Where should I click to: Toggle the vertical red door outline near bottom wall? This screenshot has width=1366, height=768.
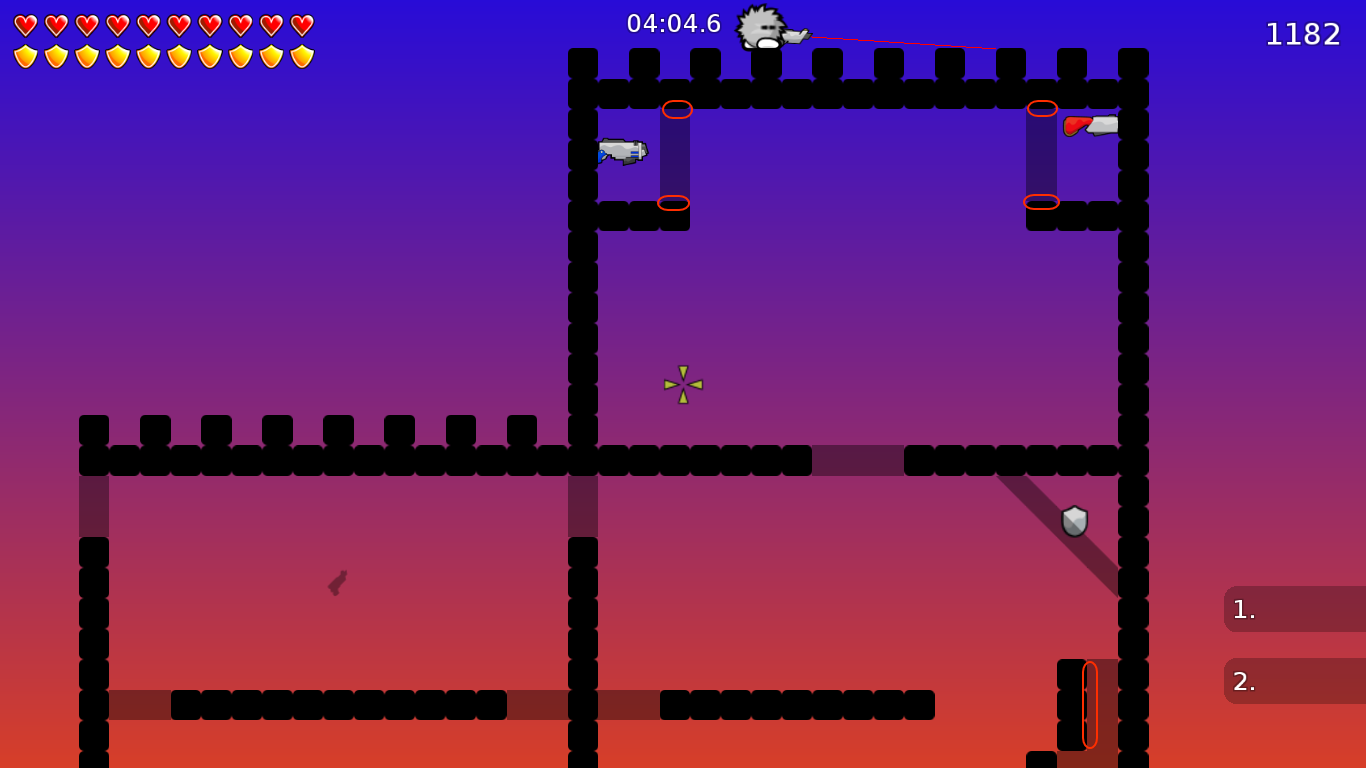1089,705
